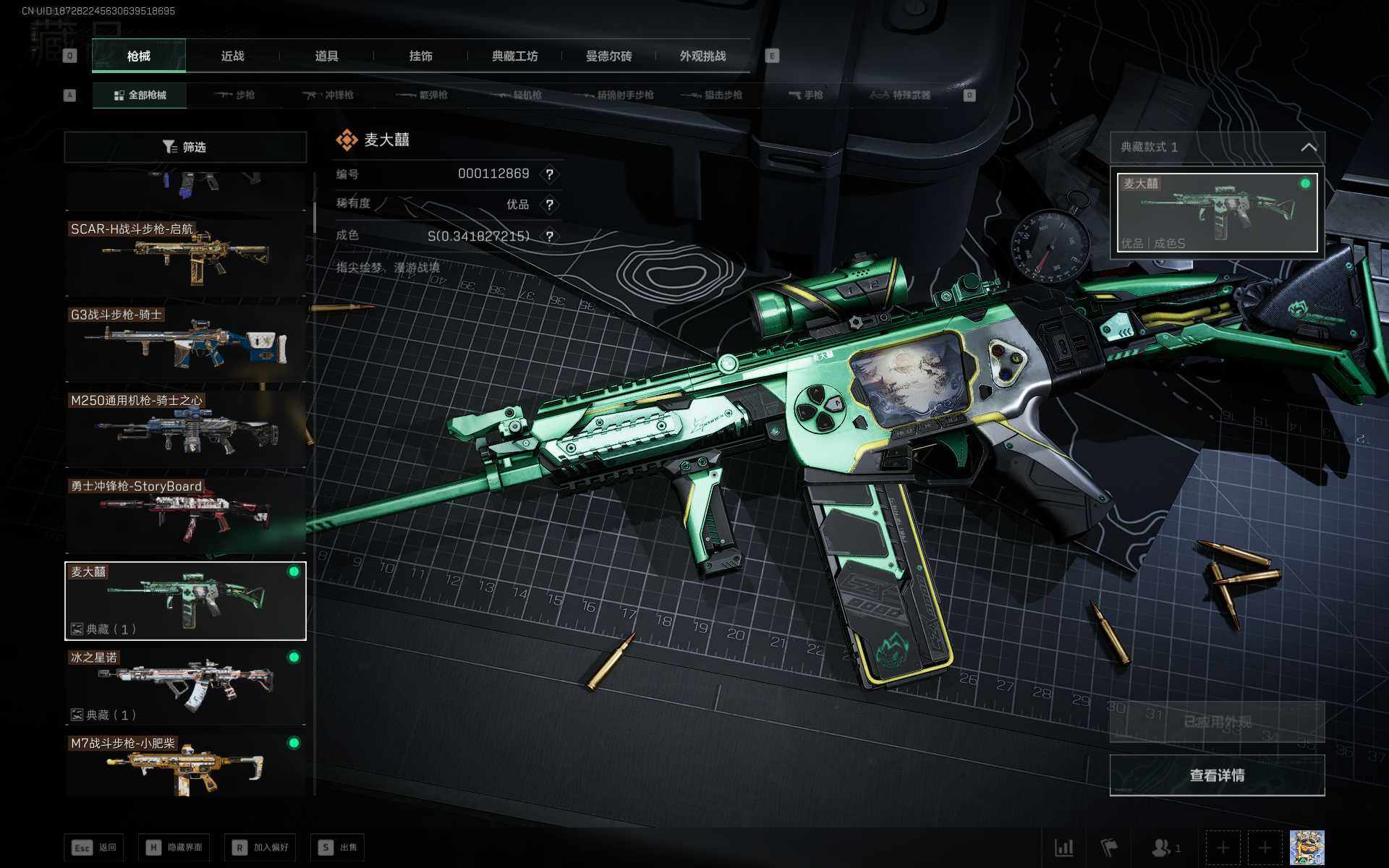This screenshot has height=868, width=1389.
Task: Filter by 冲锋枪 weapon category
Action: (x=329, y=95)
